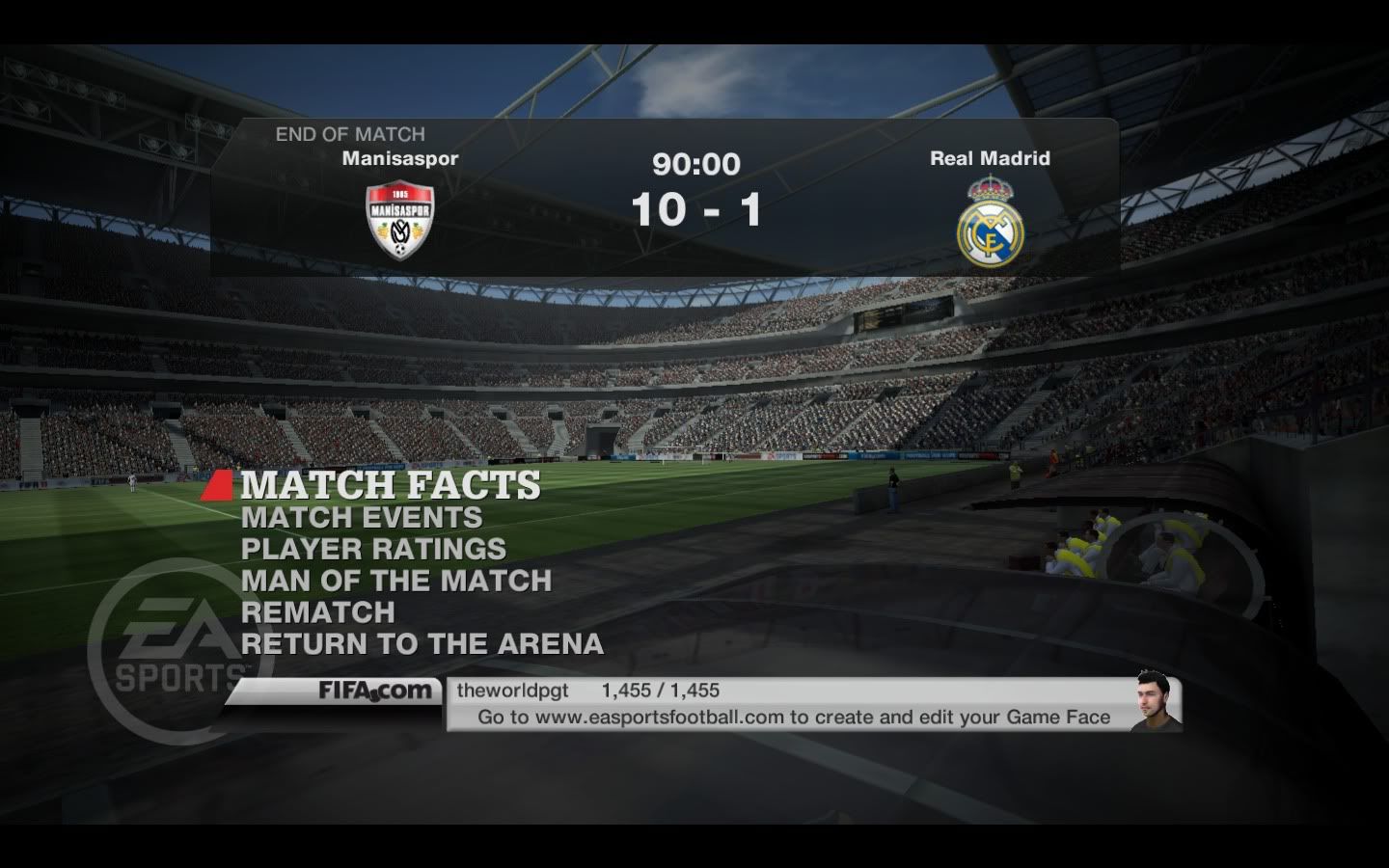Choose Rematch to replay the game
This screenshot has height=868, width=1389.
pyautogui.click(x=317, y=613)
